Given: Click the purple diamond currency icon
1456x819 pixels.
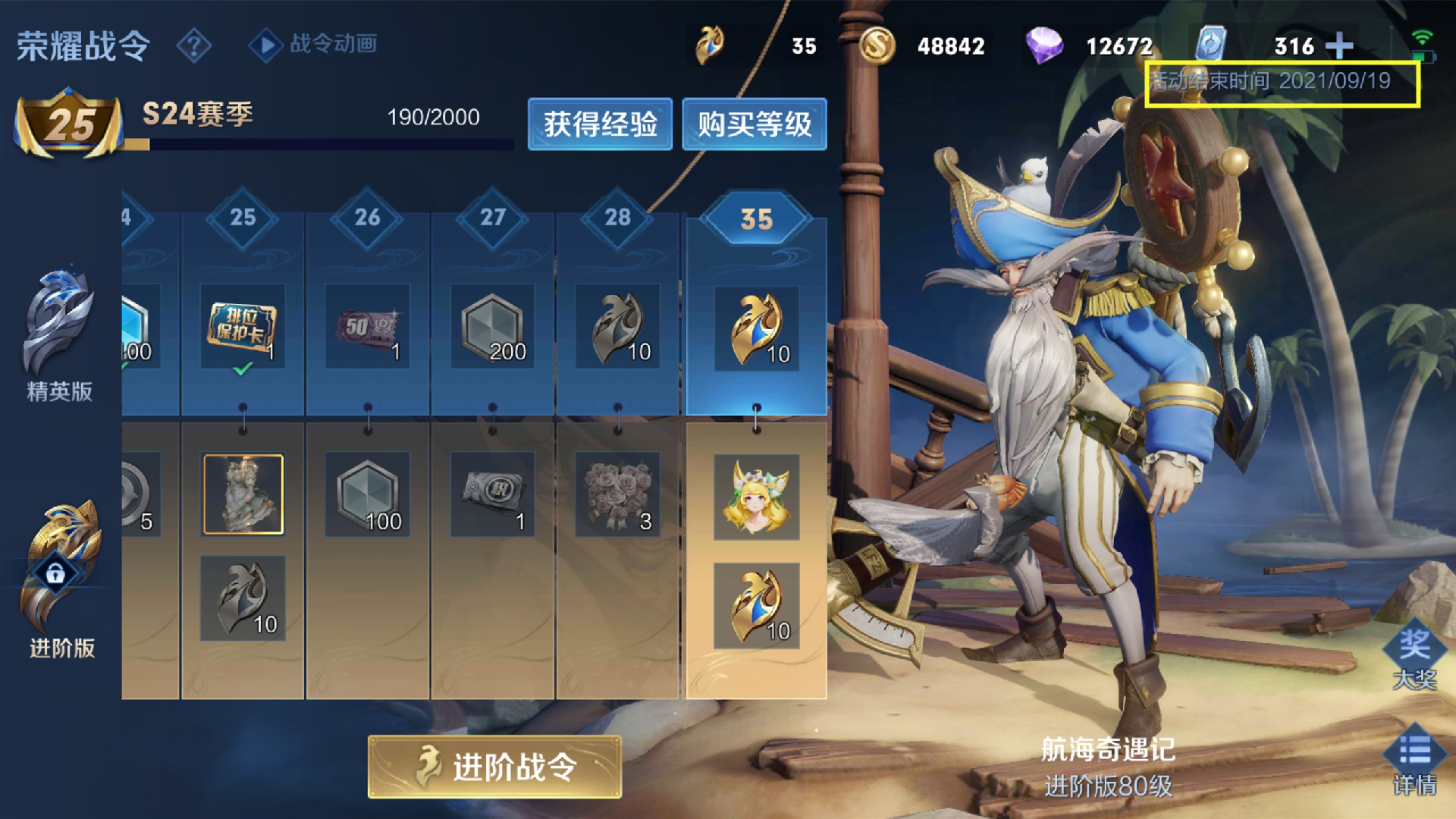Looking at the screenshot, I should pyautogui.click(x=1046, y=45).
